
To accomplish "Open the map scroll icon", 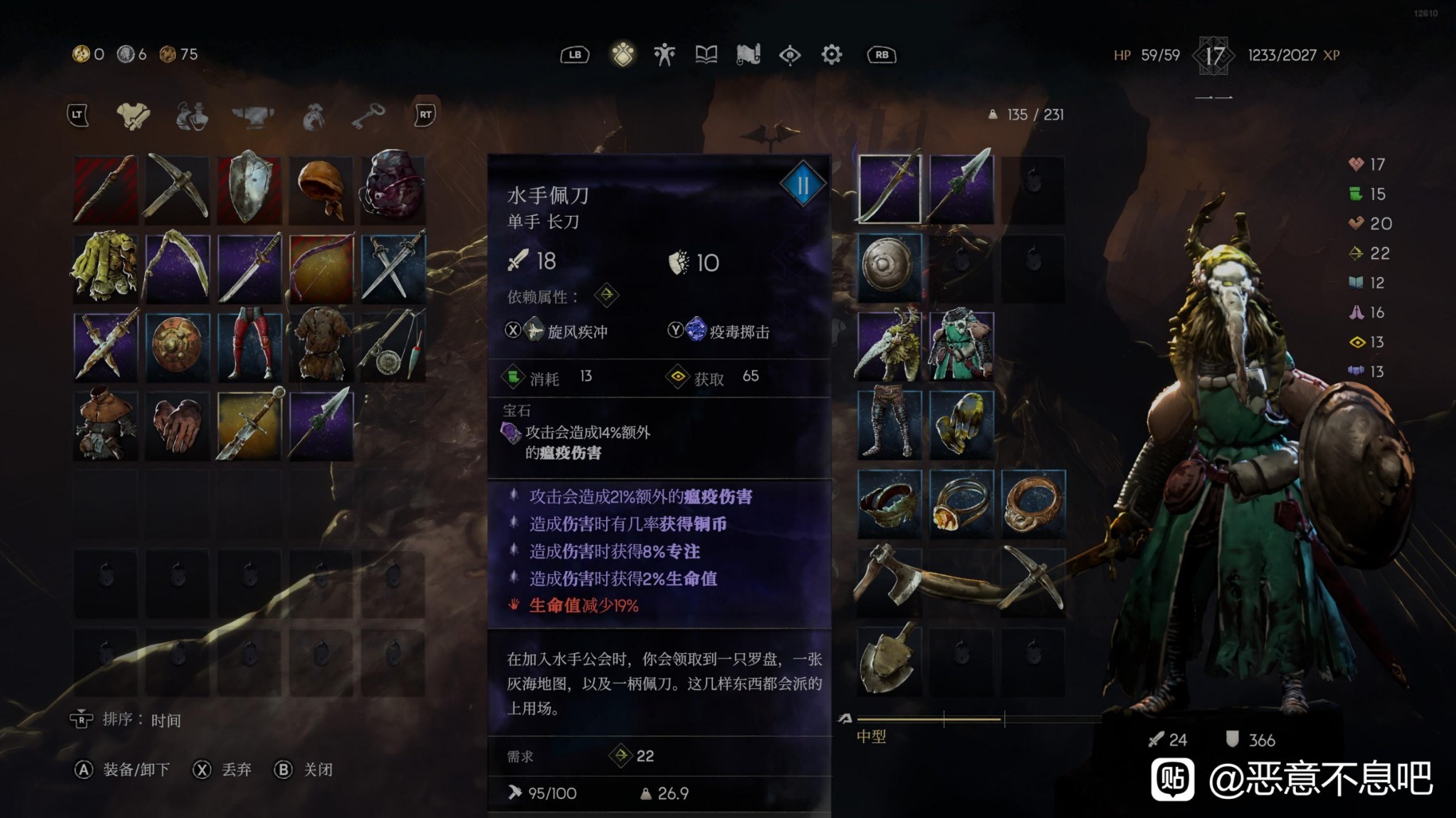I will (747, 54).
